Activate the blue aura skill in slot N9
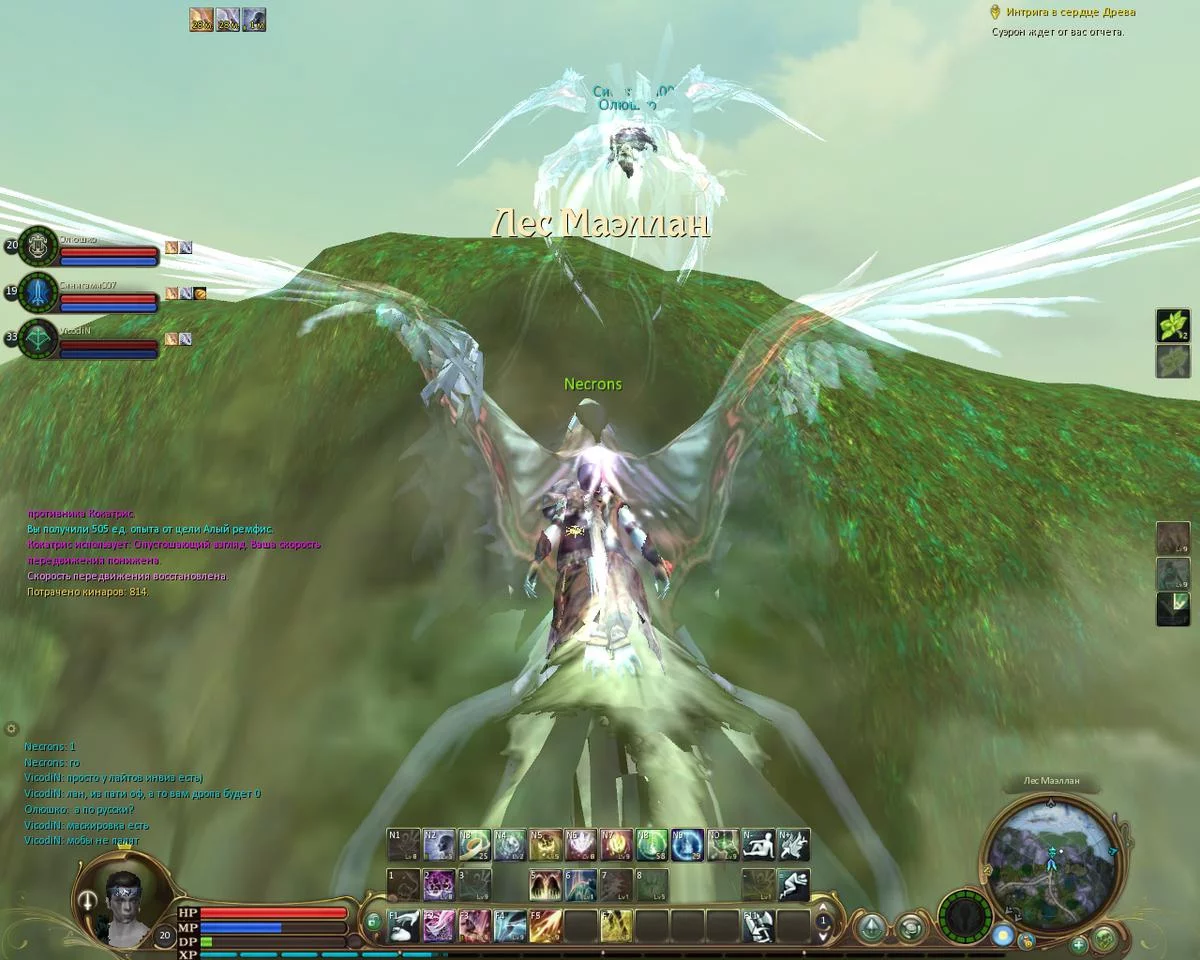 (x=685, y=845)
